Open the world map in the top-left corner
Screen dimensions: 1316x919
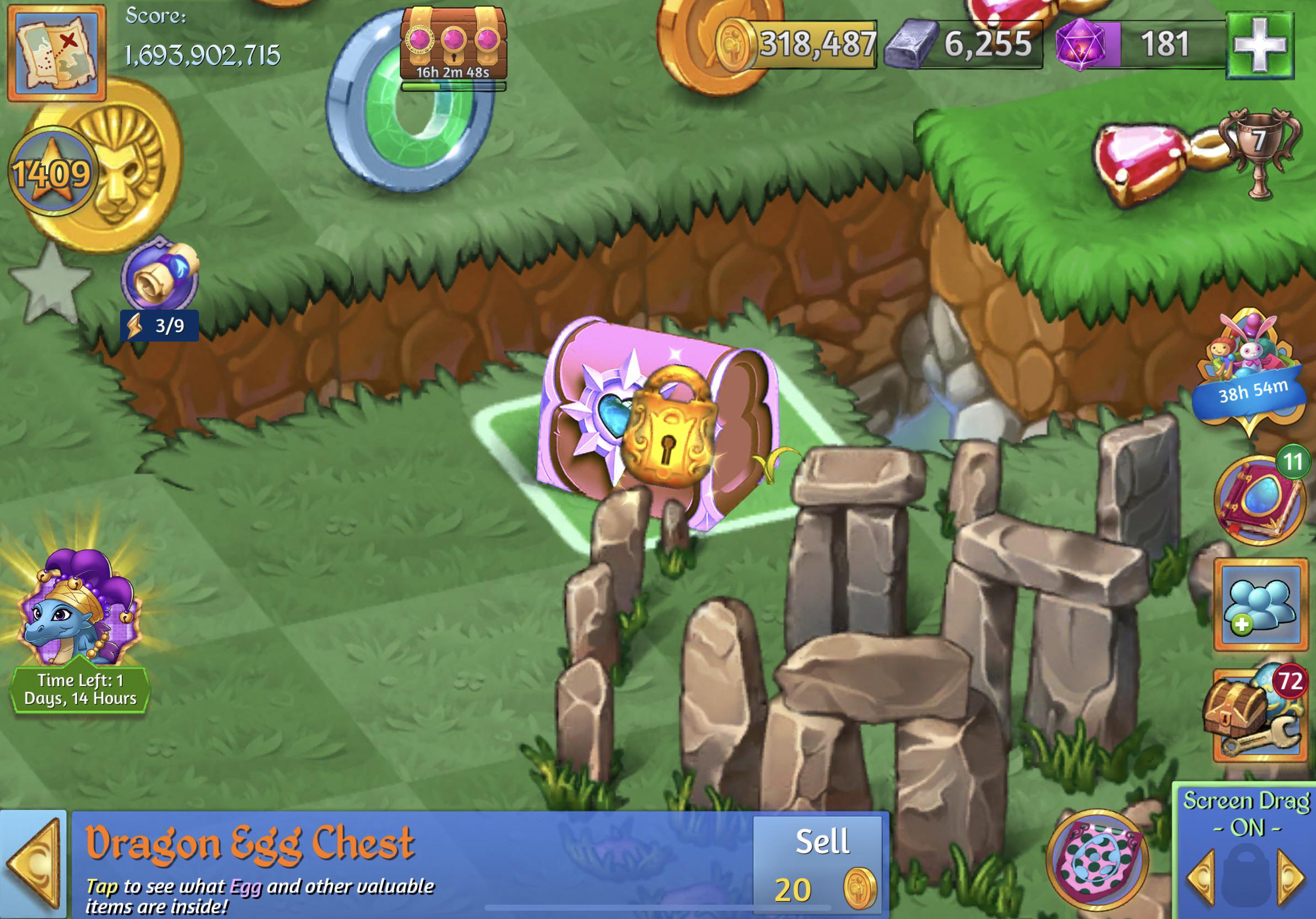tap(56, 55)
